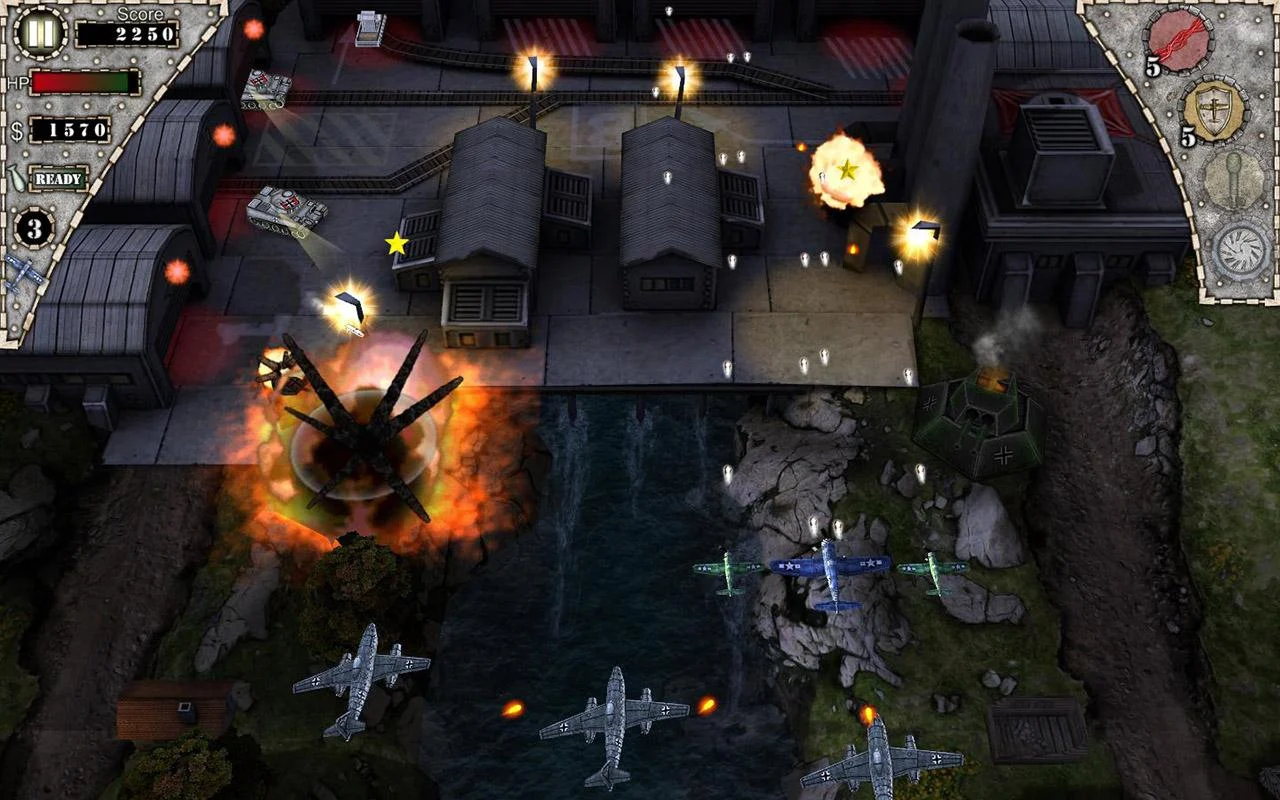Tap the greyed-out turbine swirl ability icon

point(1242,251)
